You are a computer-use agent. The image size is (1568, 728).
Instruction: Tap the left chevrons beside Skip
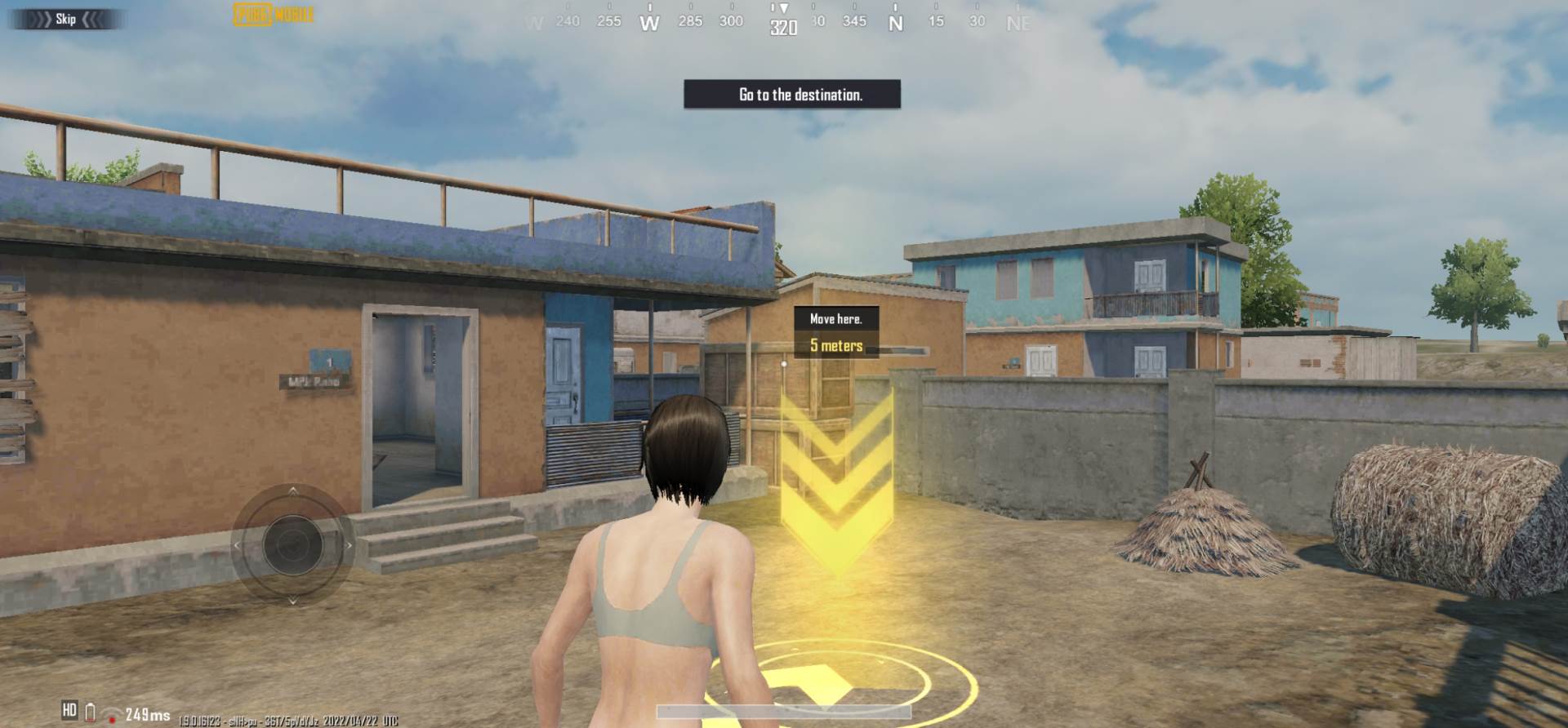click(x=38, y=19)
